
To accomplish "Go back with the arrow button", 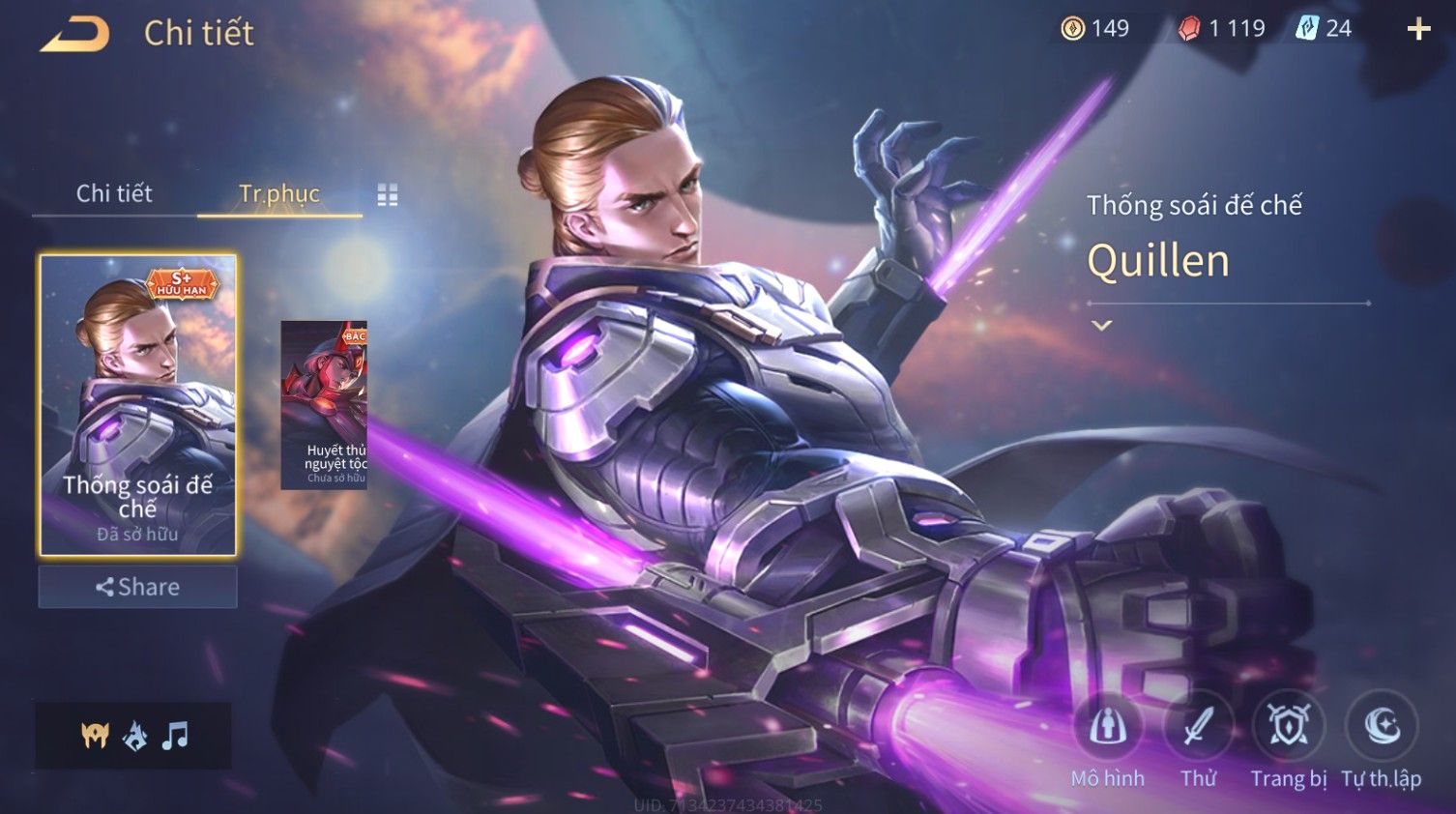I will pos(74,34).
